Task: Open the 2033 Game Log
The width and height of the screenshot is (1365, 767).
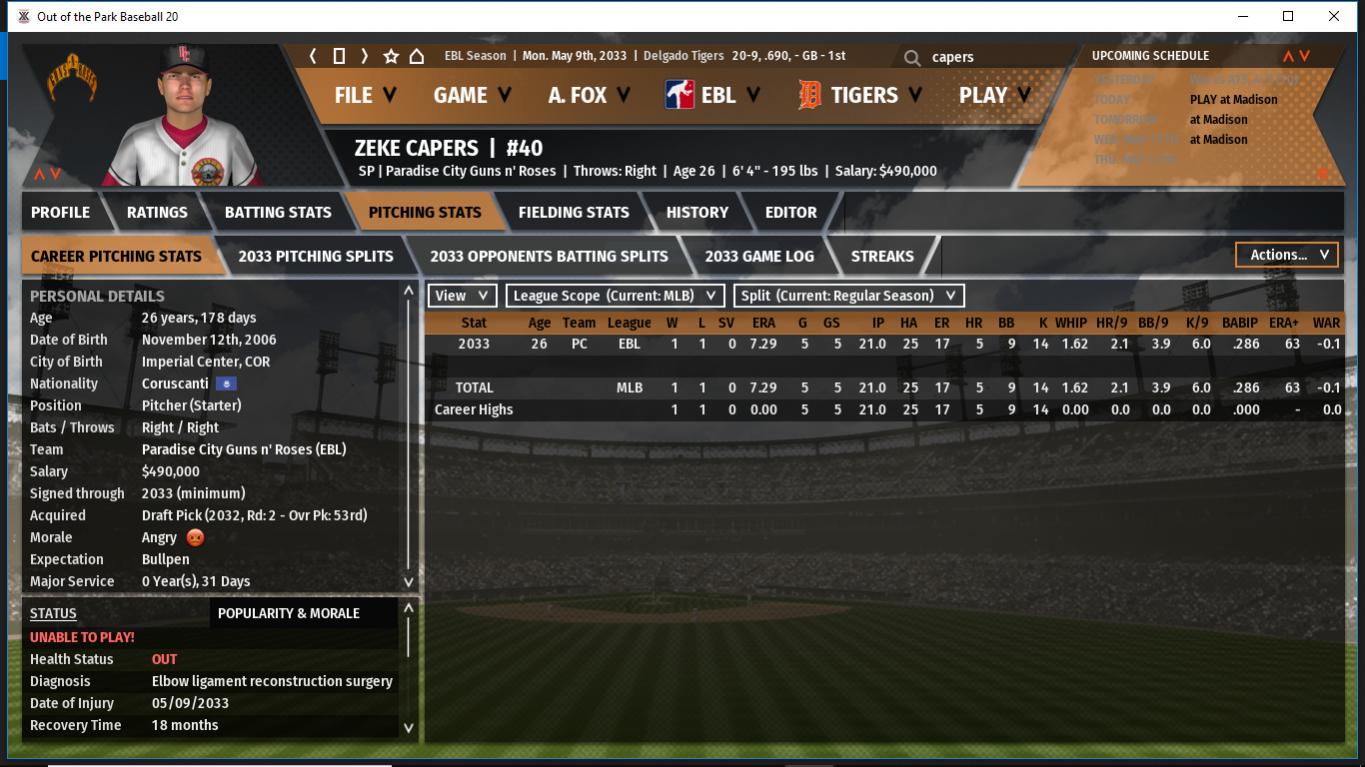Action: (x=759, y=256)
